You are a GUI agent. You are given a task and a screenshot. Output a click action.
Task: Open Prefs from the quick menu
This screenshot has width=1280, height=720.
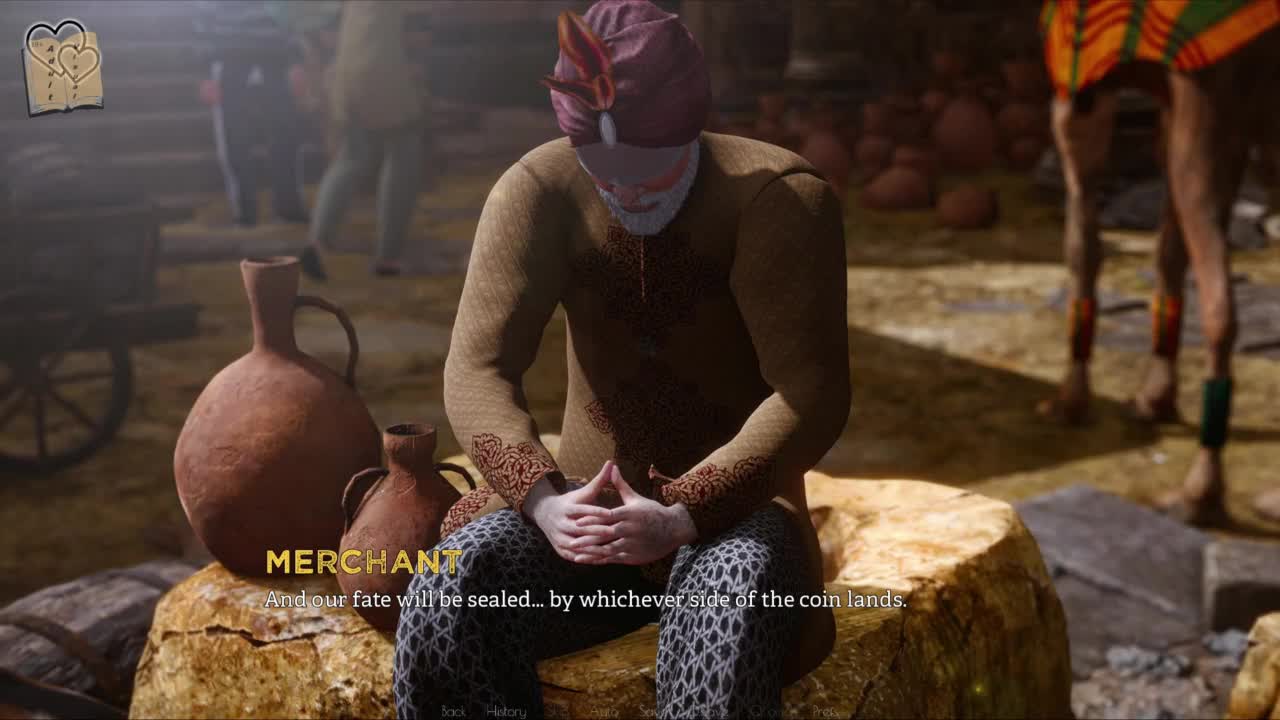[825, 711]
